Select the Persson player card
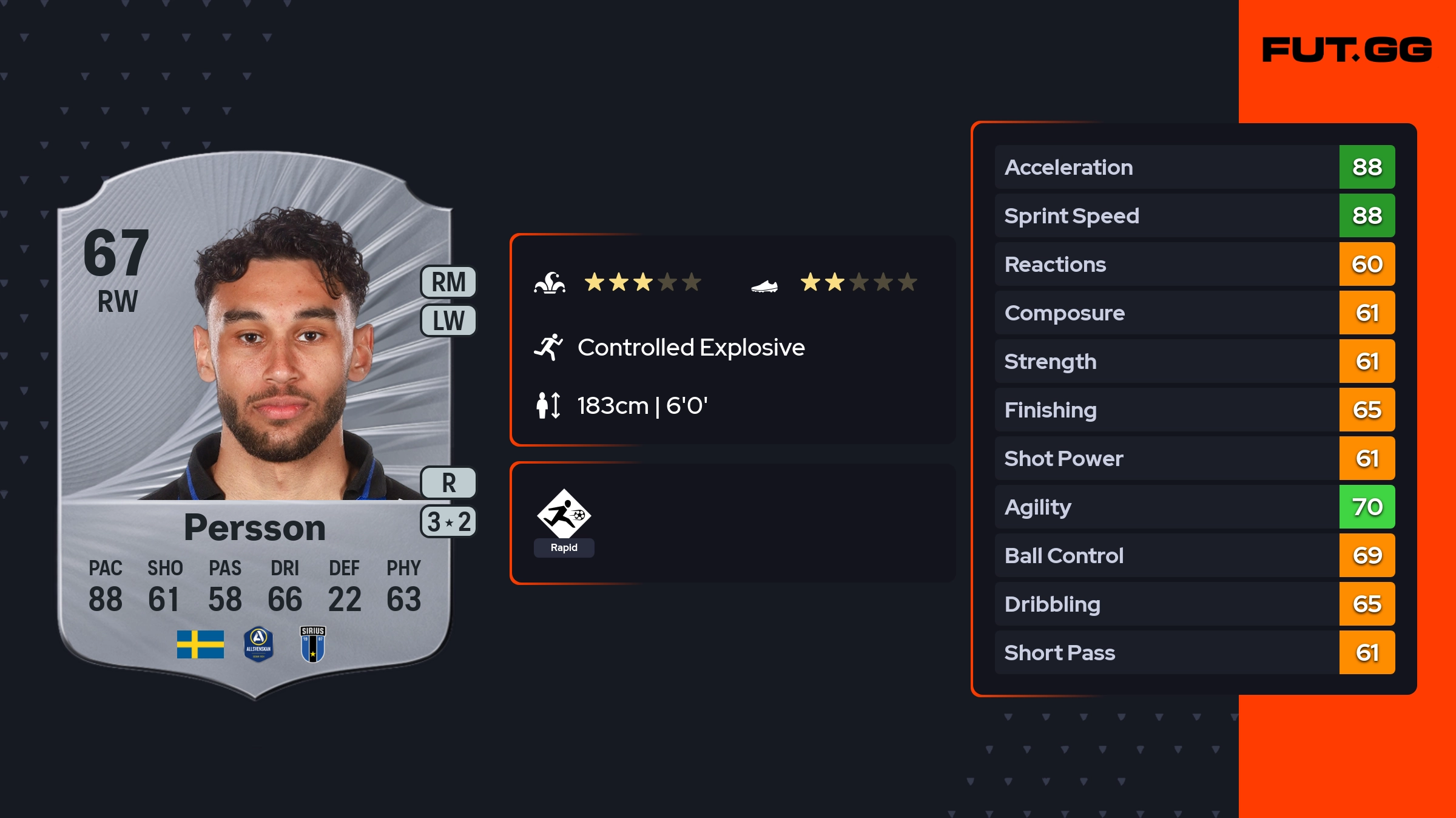 tap(255, 425)
